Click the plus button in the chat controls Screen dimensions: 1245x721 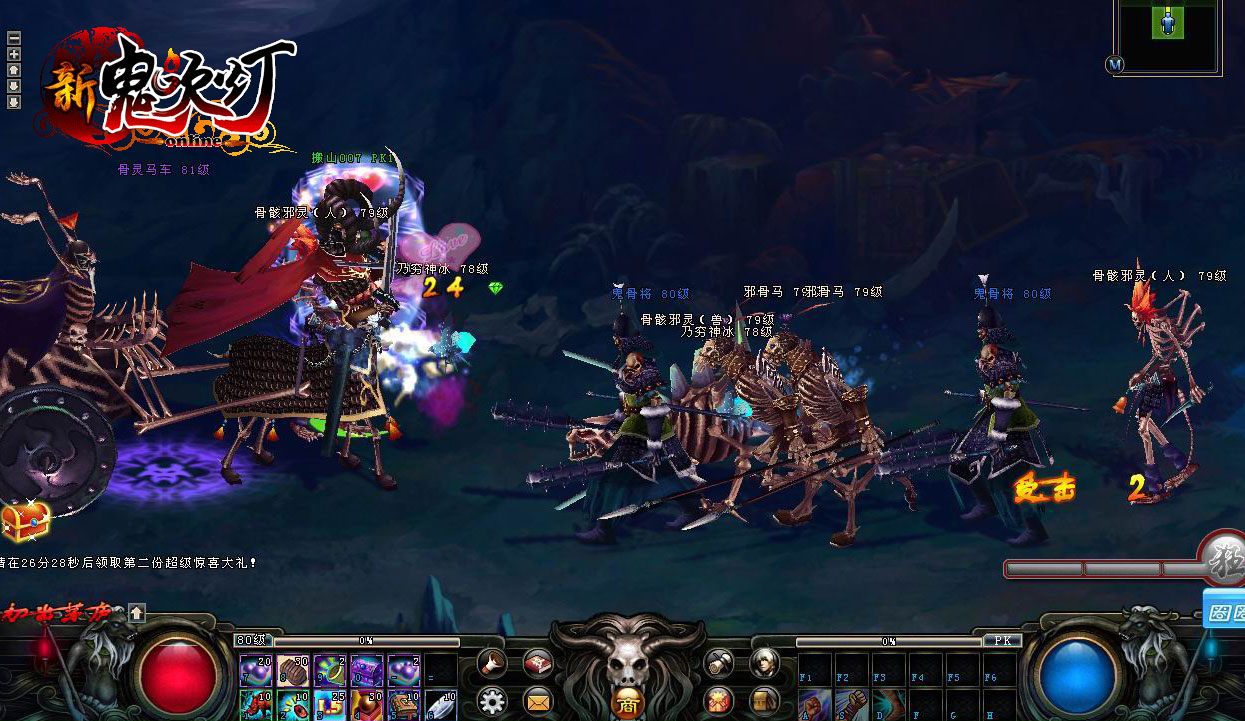click(x=14, y=54)
